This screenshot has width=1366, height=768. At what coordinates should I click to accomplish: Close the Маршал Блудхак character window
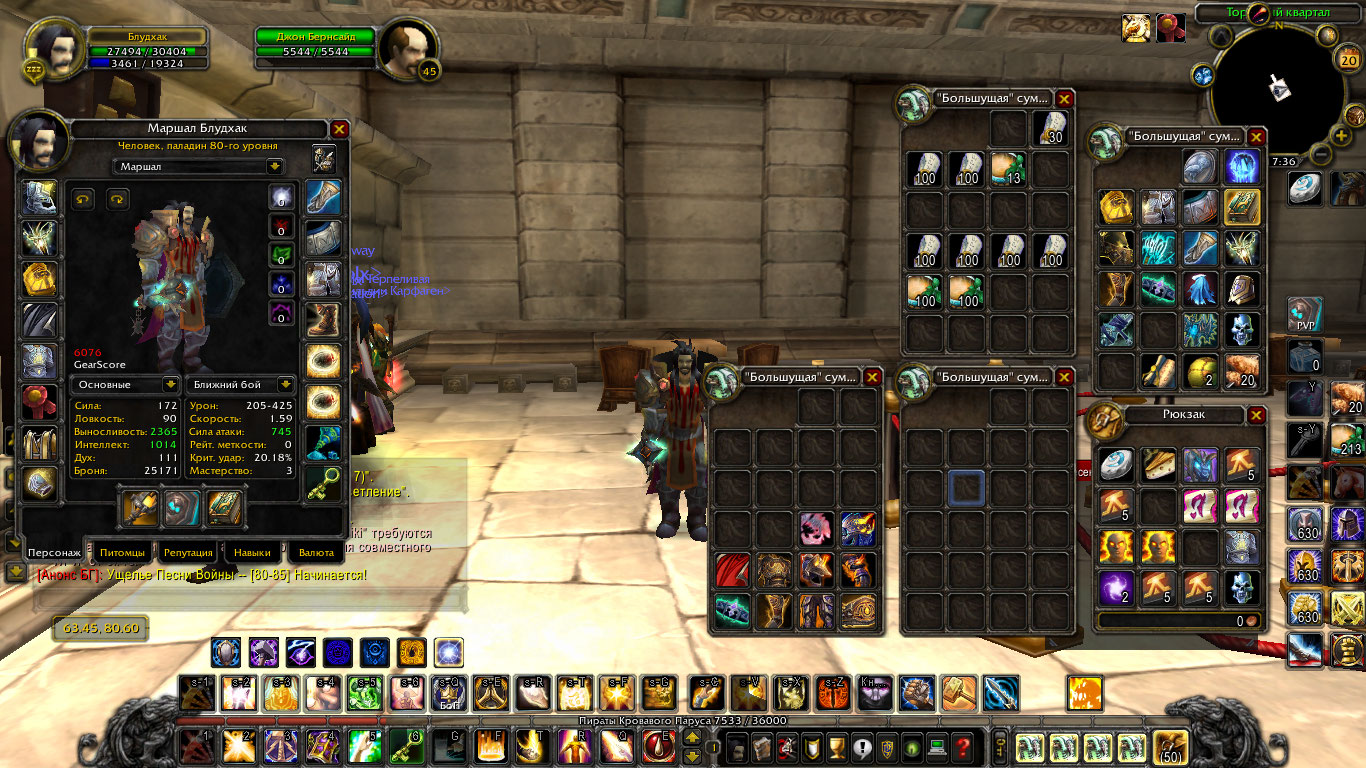point(339,129)
